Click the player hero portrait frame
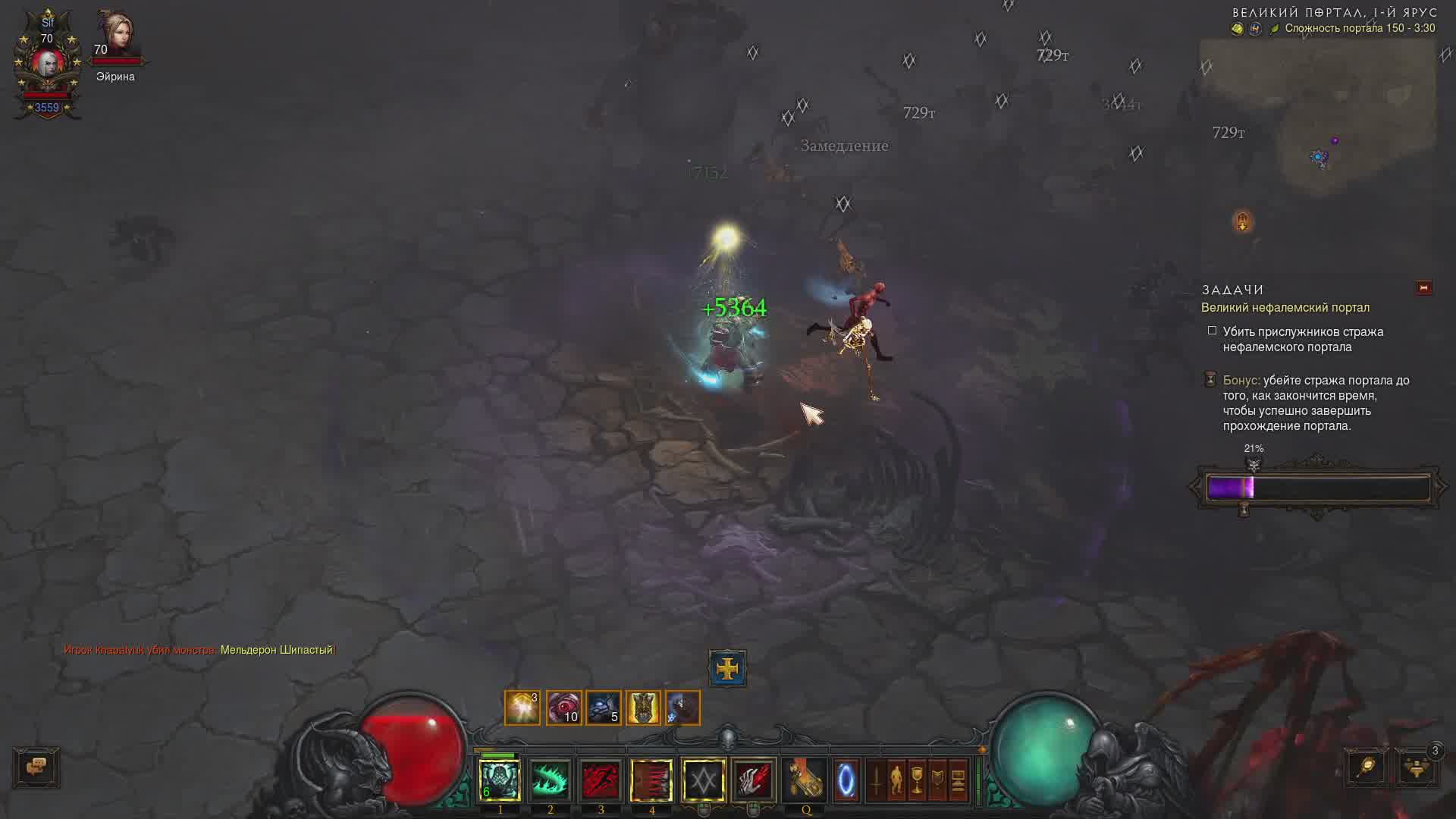 (47, 64)
